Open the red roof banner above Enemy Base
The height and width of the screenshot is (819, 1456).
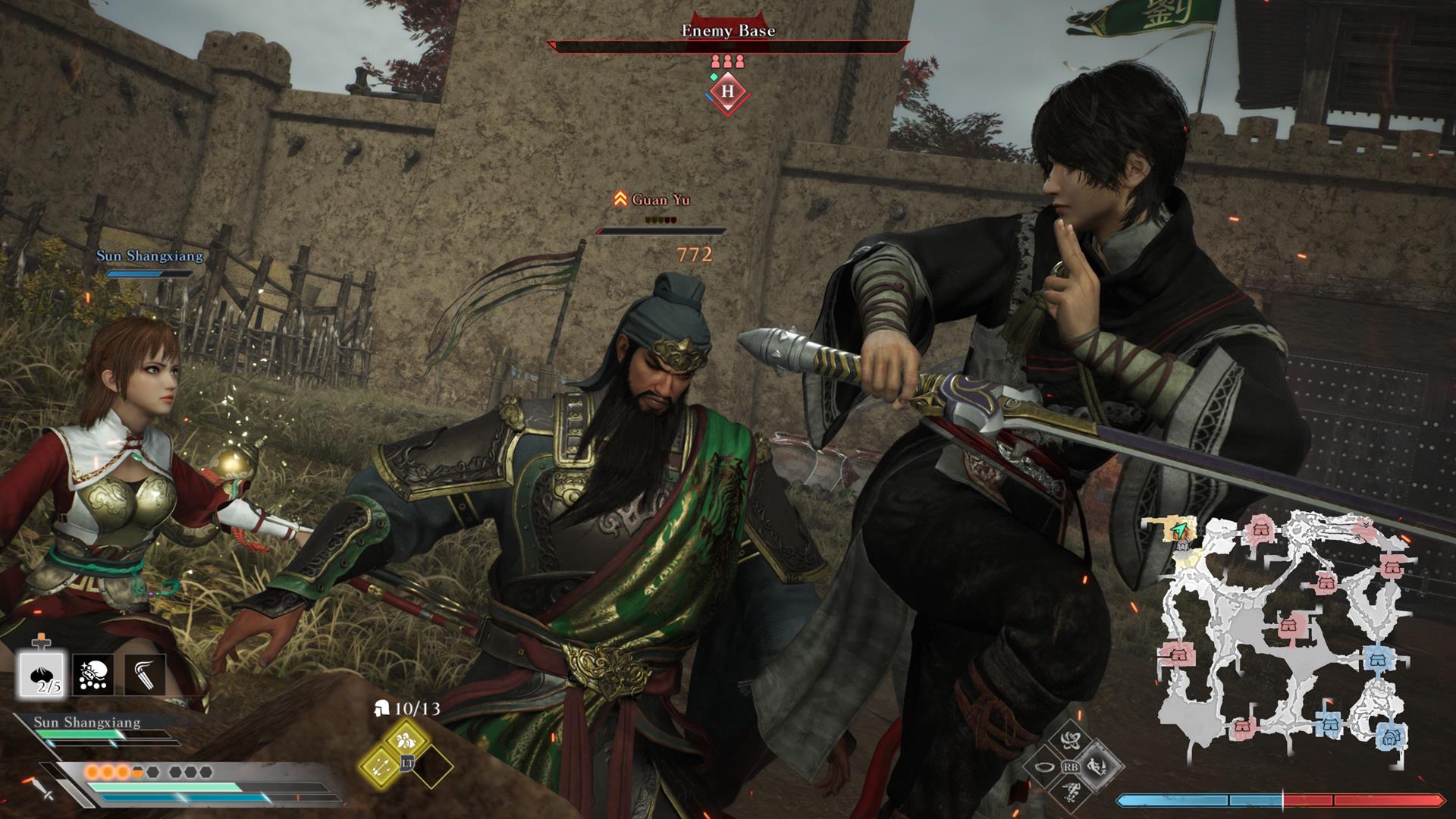[728, 15]
